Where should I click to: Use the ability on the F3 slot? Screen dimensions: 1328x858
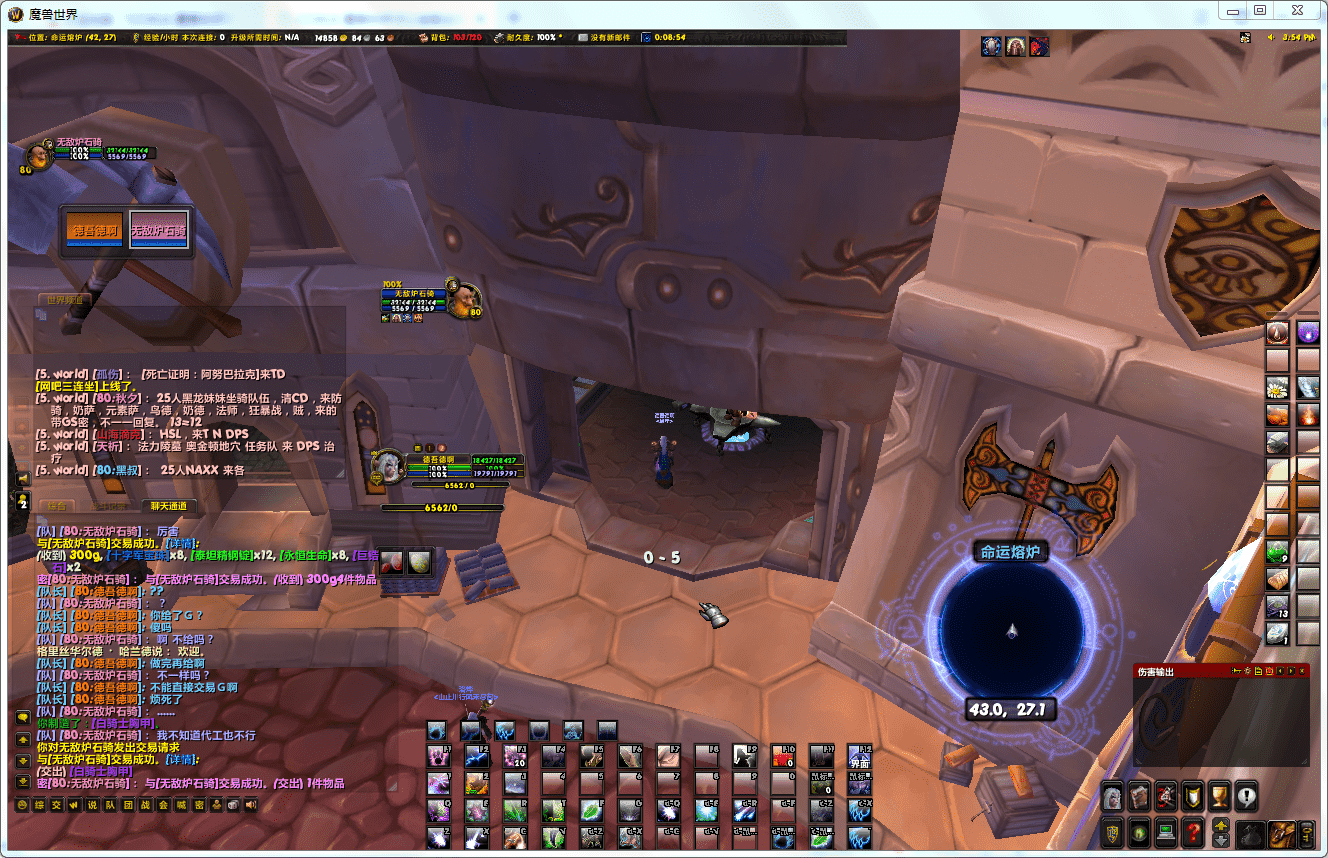click(516, 757)
